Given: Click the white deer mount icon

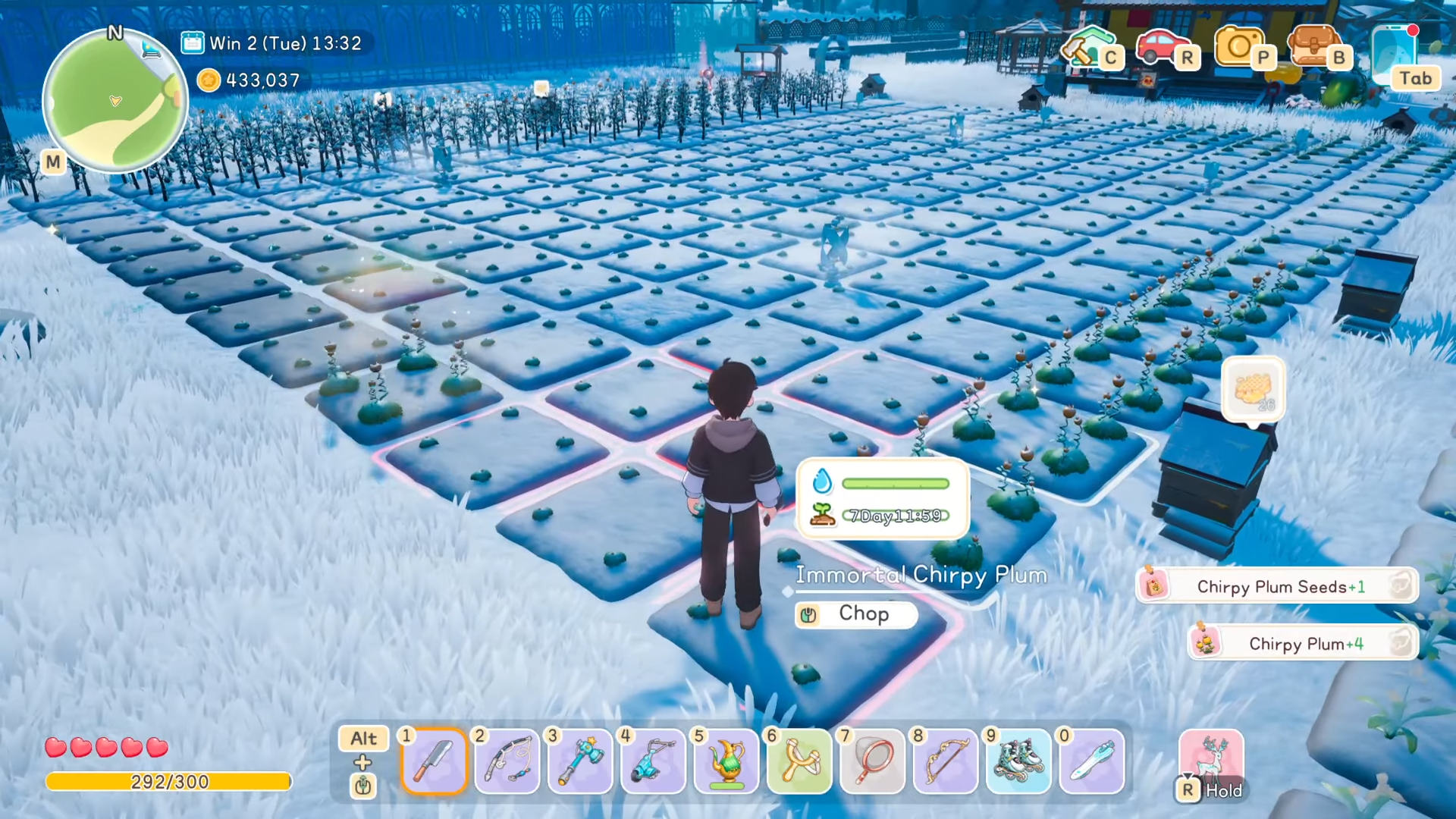Looking at the screenshot, I should pyautogui.click(x=1211, y=758).
